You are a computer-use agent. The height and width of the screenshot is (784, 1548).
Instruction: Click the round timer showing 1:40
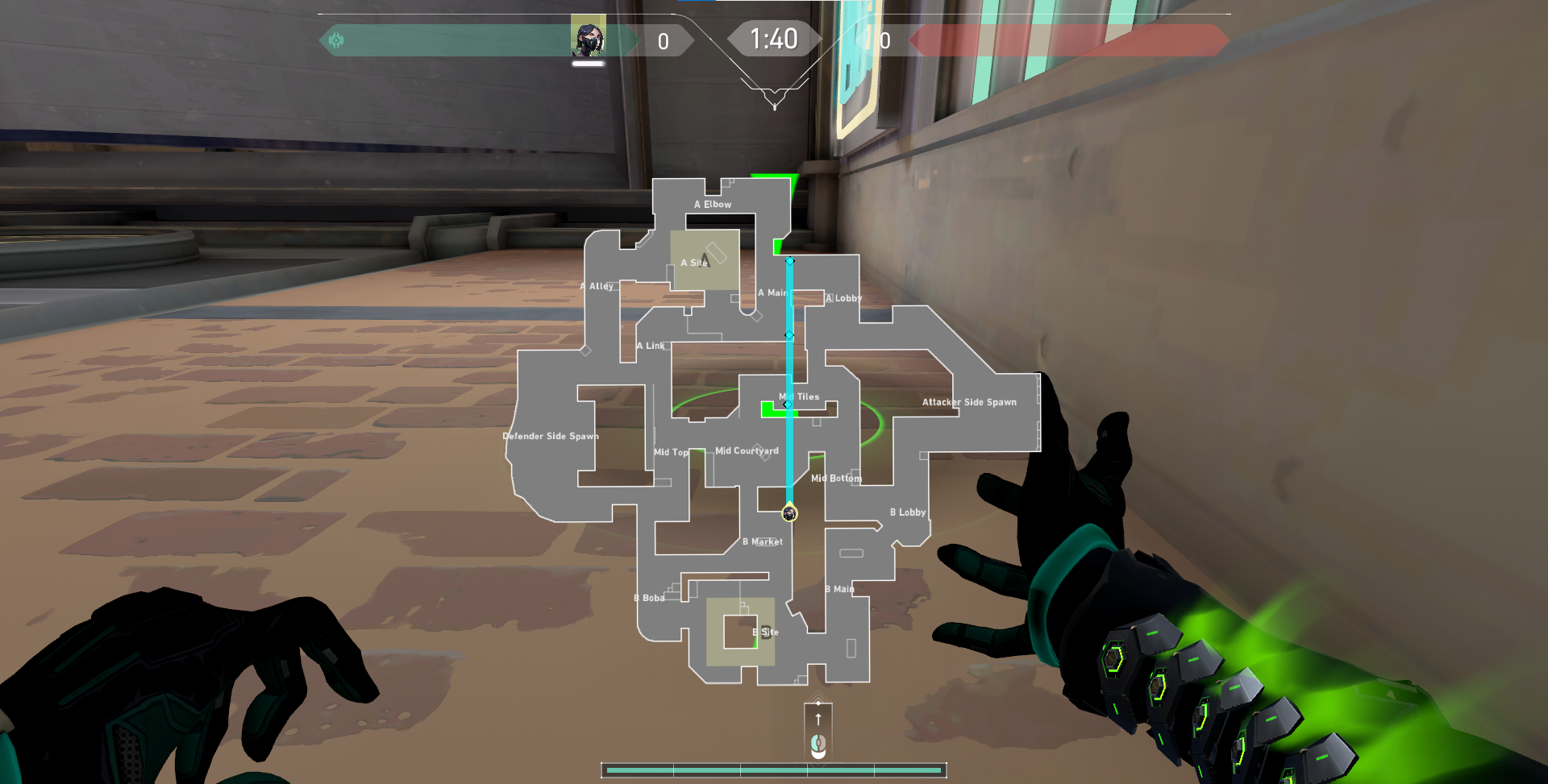click(x=773, y=37)
